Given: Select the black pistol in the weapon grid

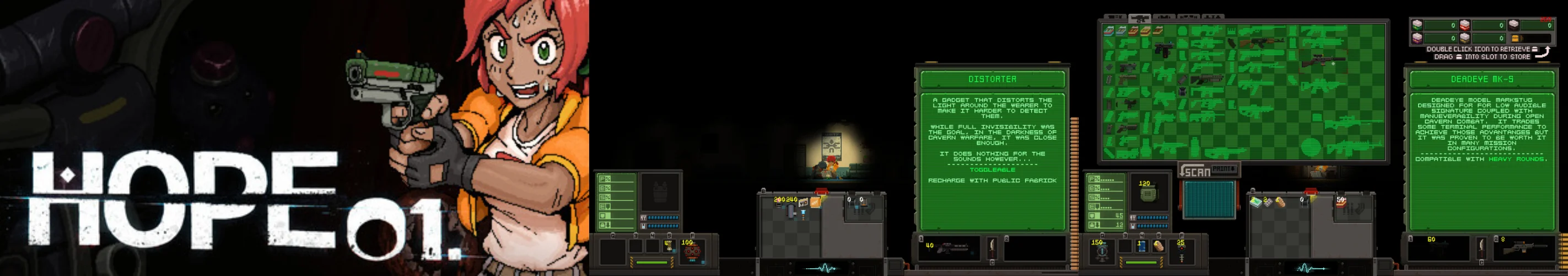Looking at the screenshot, I should 1163,50.
